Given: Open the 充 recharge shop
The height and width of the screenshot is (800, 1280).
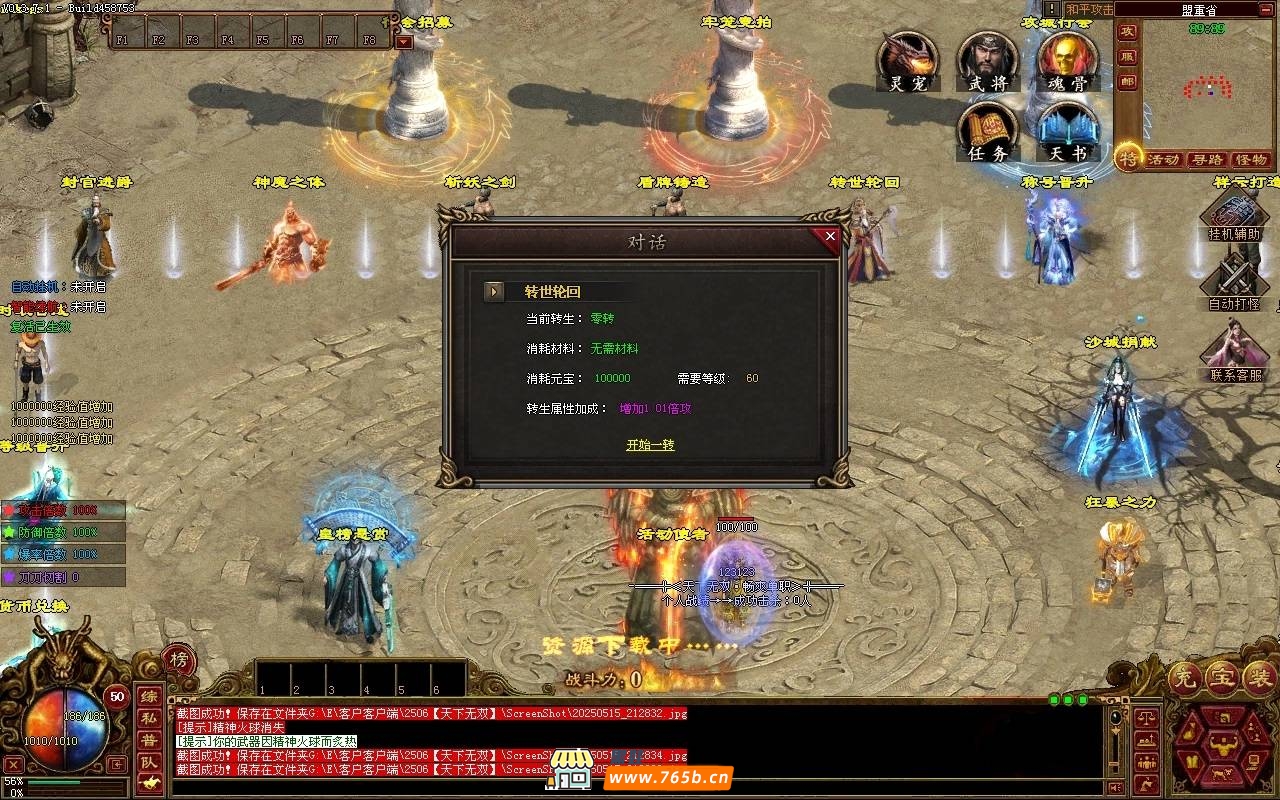Looking at the screenshot, I should pyautogui.click(x=1185, y=677).
